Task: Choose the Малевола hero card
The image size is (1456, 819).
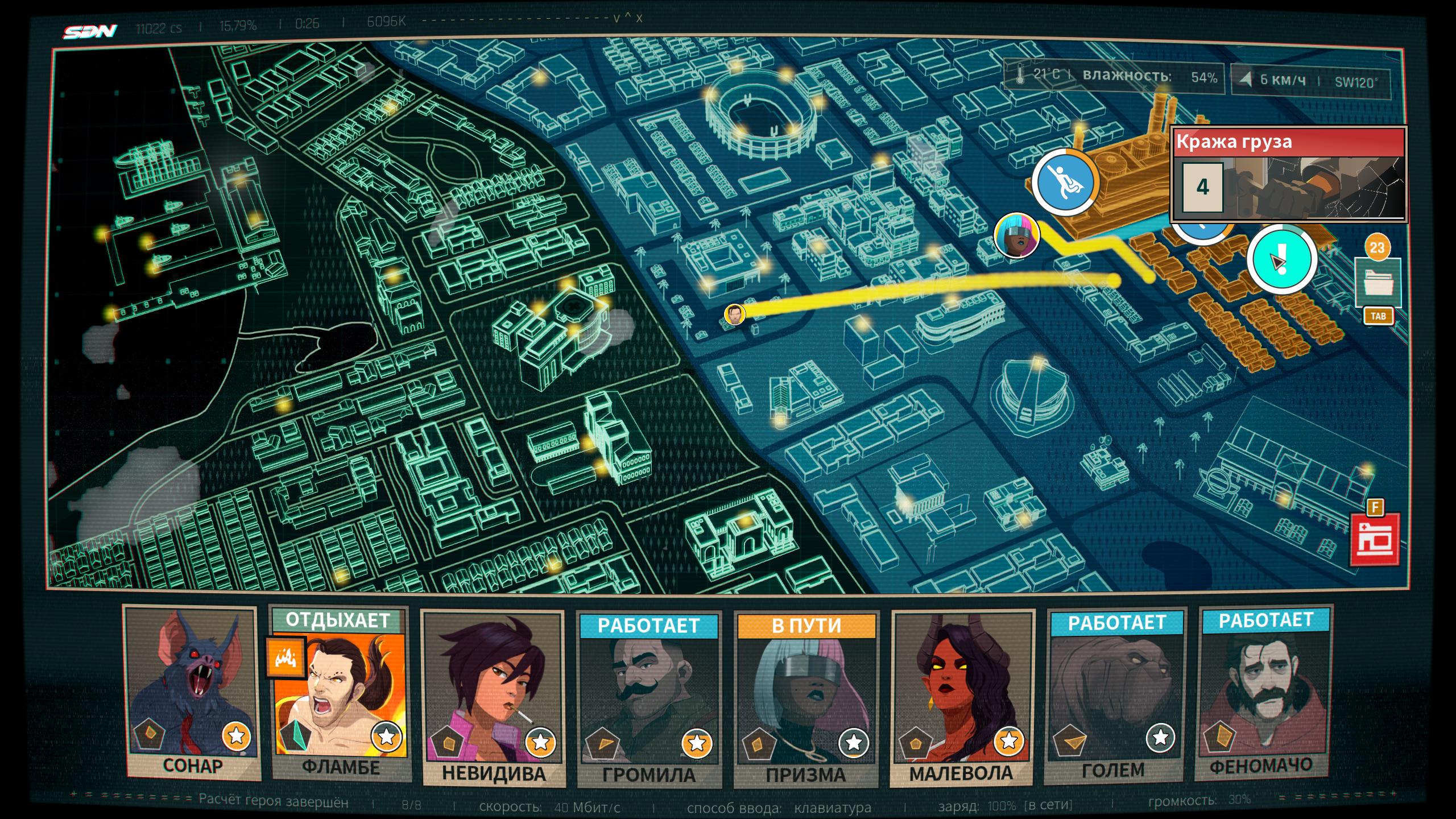Action: (962, 697)
